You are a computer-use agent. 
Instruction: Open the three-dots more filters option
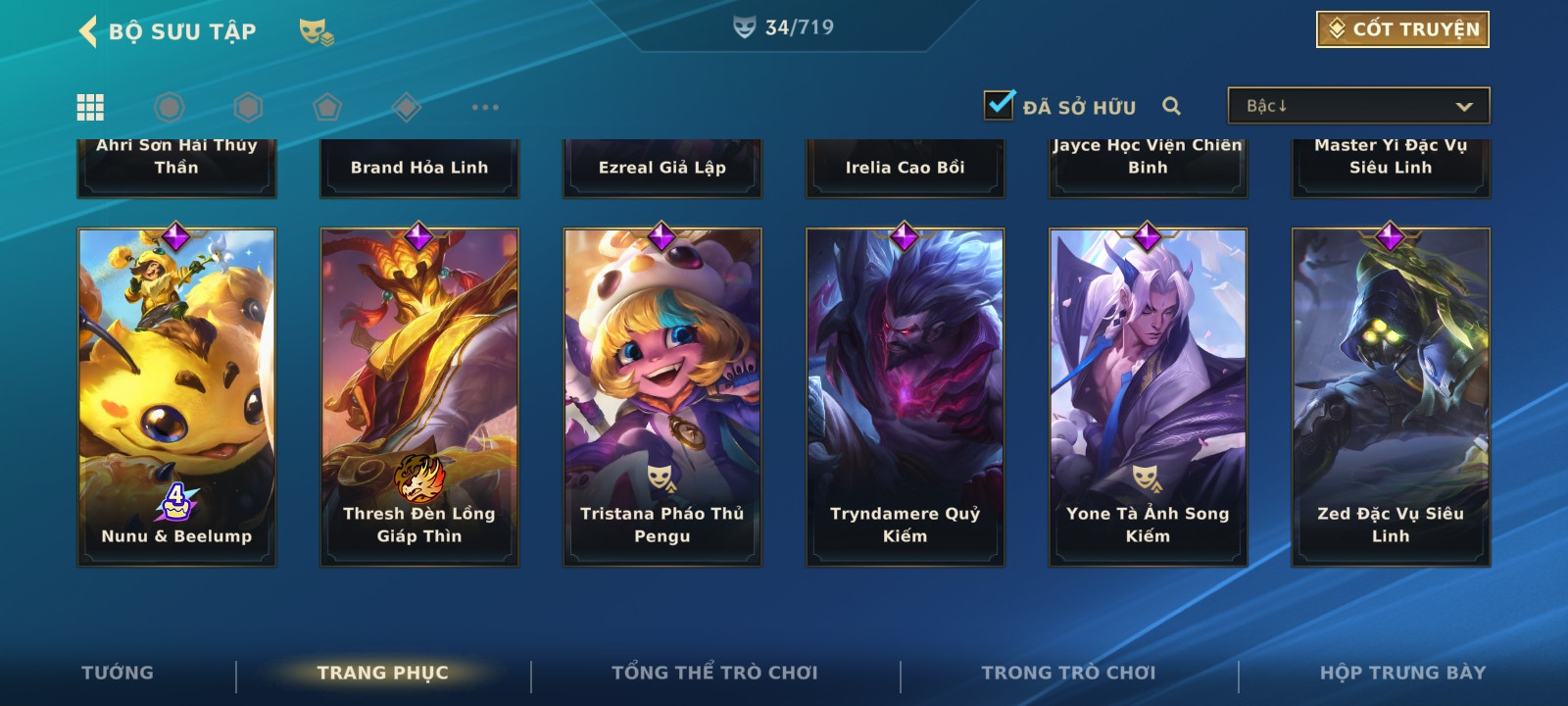[485, 107]
